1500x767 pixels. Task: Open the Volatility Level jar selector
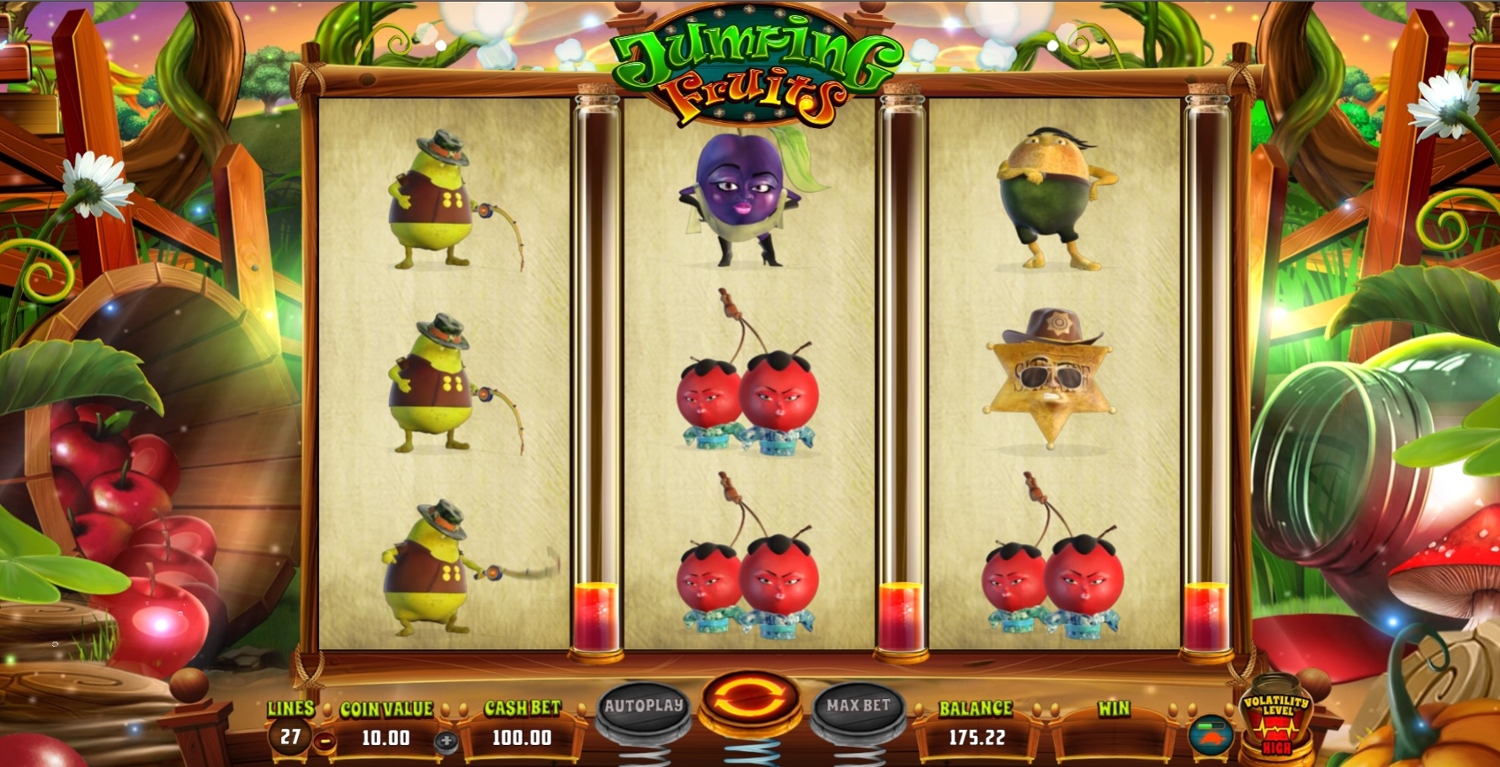pyautogui.click(x=1275, y=716)
